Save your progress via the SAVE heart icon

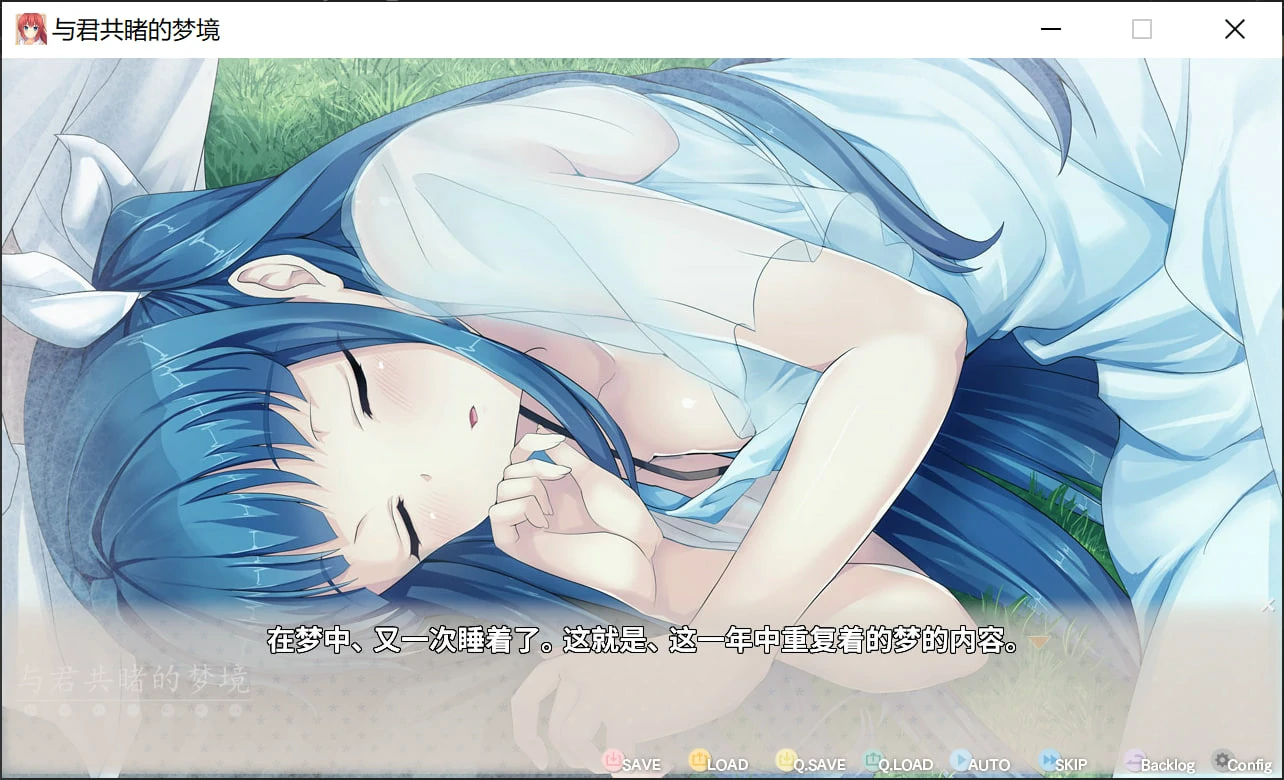(x=614, y=762)
